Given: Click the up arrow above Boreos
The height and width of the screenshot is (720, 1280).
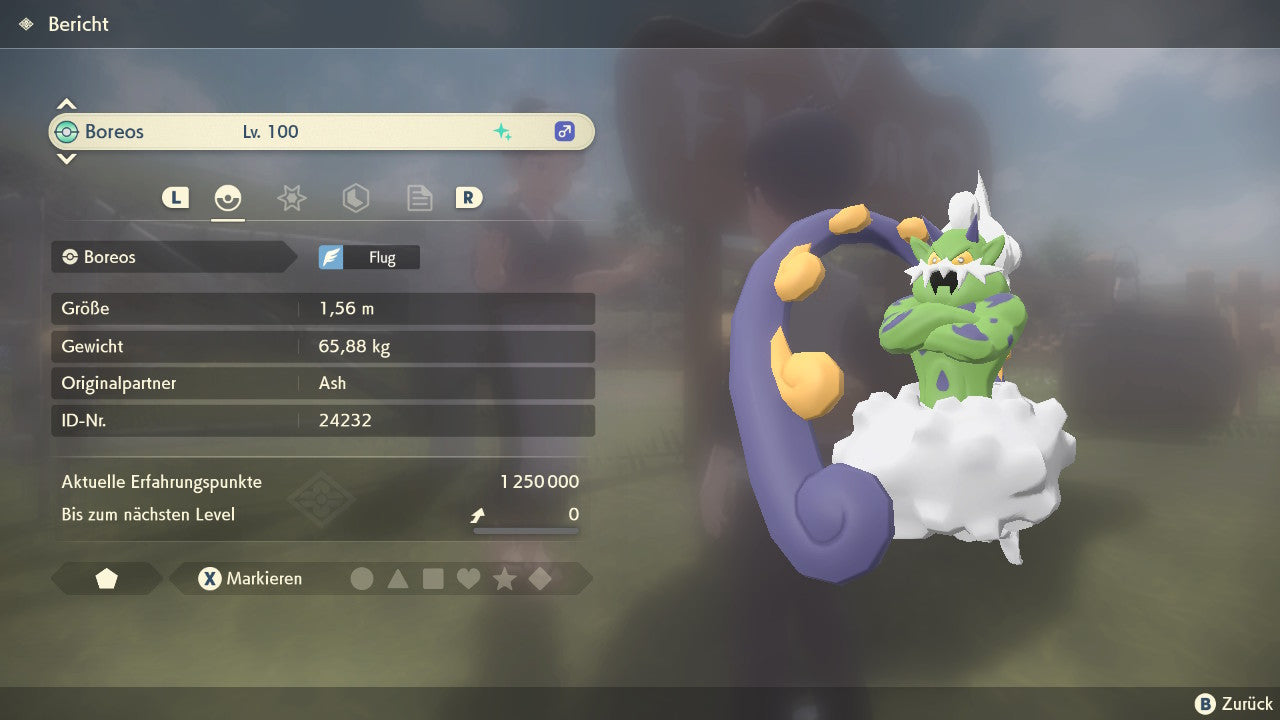Looking at the screenshot, I should pyautogui.click(x=66, y=104).
